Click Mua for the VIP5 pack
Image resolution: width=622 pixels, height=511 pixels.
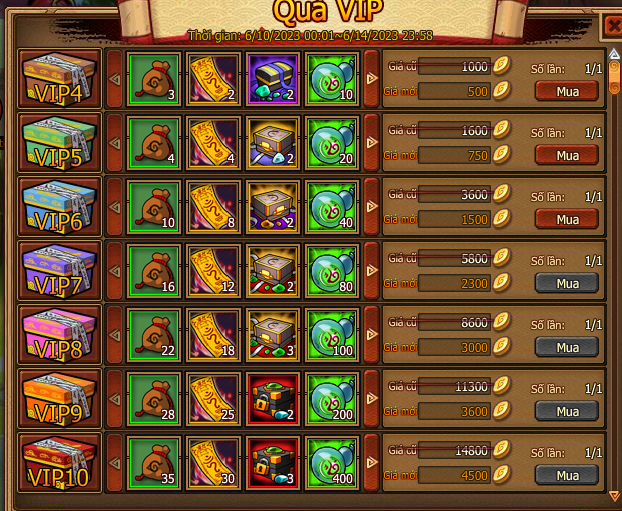pyautogui.click(x=567, y=155)
